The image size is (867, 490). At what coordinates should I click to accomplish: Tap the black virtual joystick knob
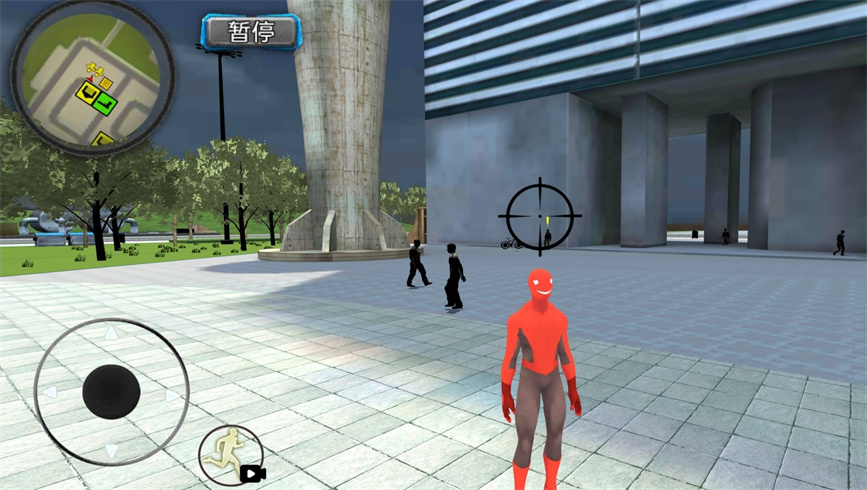(110, 392)
